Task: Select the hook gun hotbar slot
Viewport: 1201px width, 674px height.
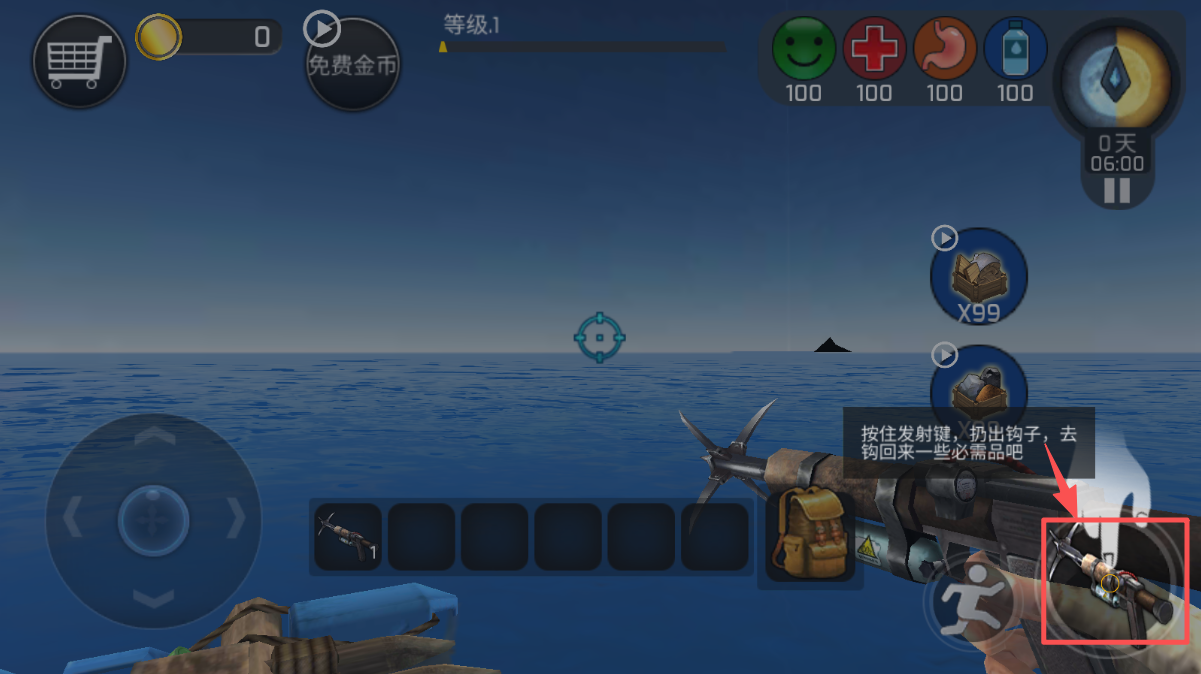Action: (347, 537)
